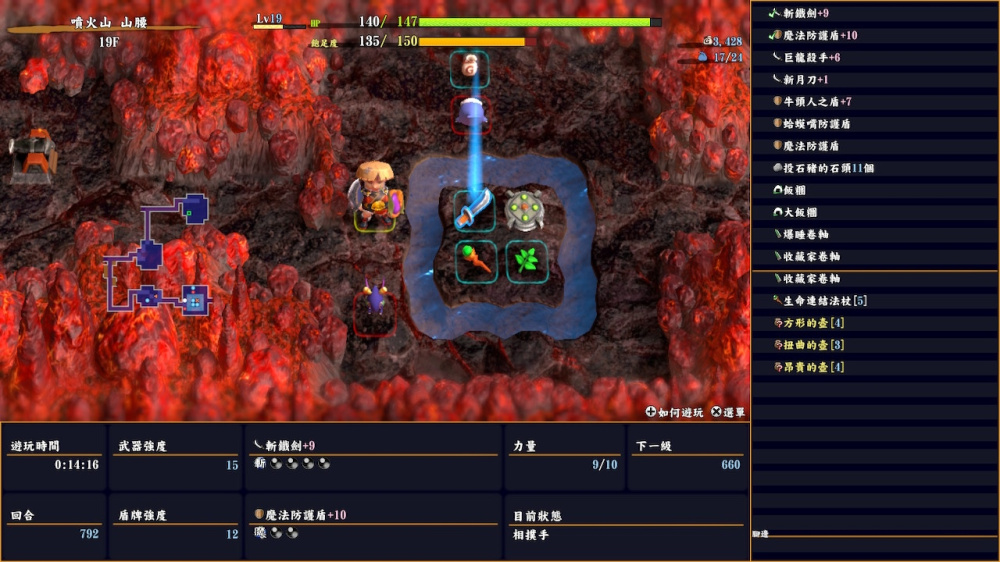
Task: Select the 飯糰 rice ball item
Action: point(798,190)
